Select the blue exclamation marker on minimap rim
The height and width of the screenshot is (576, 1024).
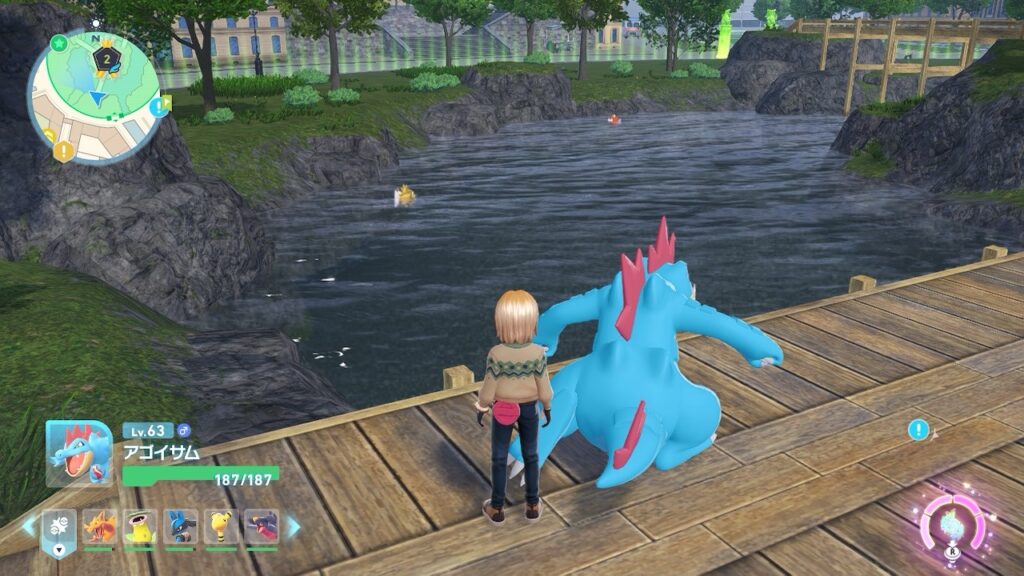159,106
